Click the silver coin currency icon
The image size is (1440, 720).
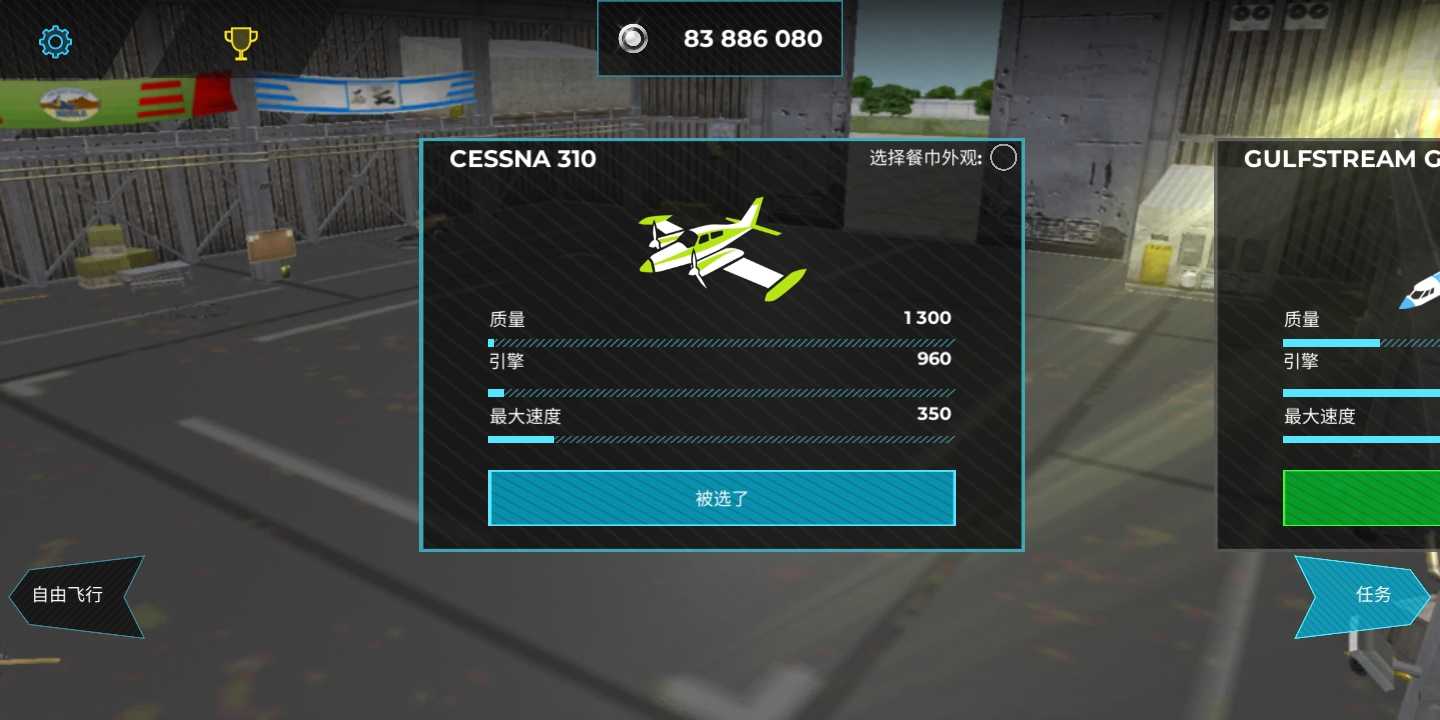click(632, 39)
